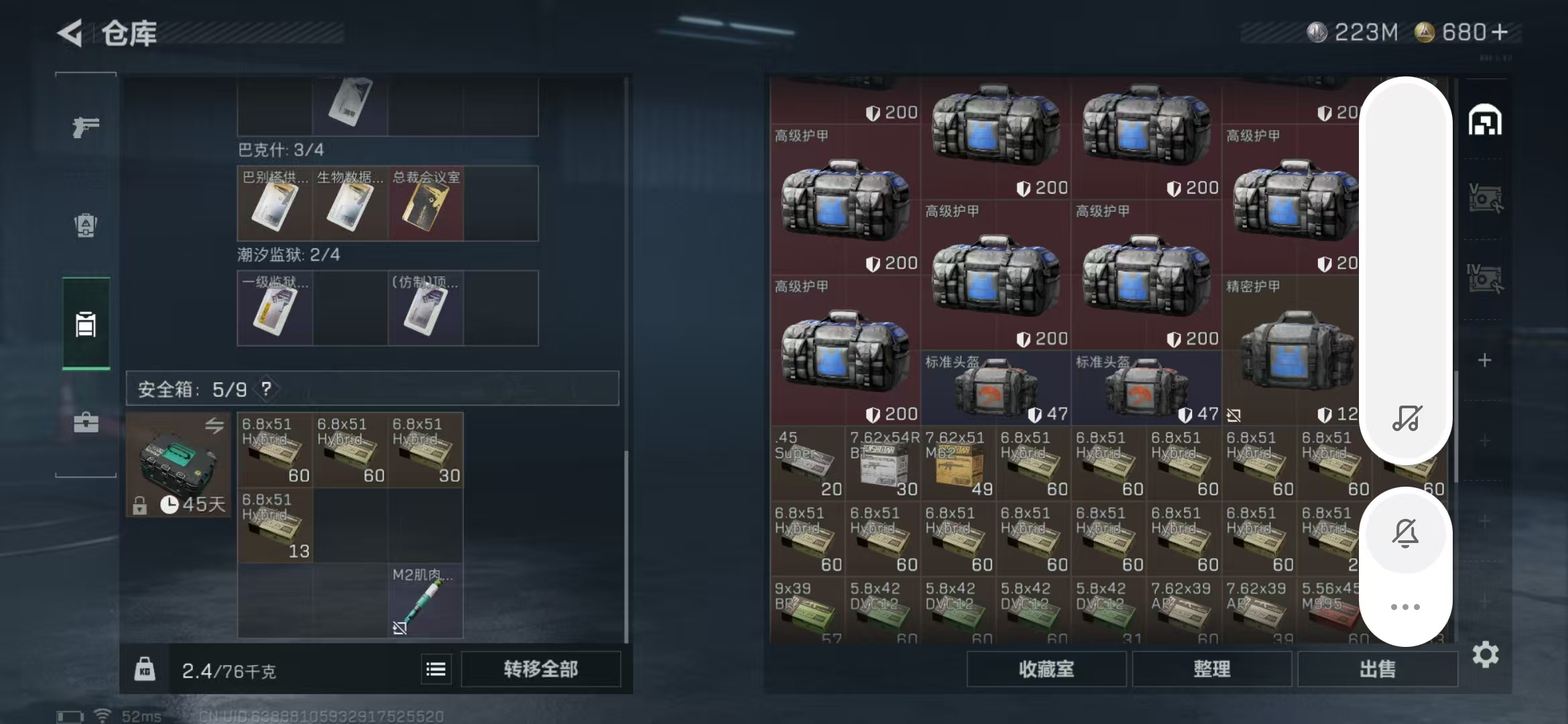This screenshot has width=1568, height=724.
Task: Open the gear settings icon
Action: coord(1485,654)
